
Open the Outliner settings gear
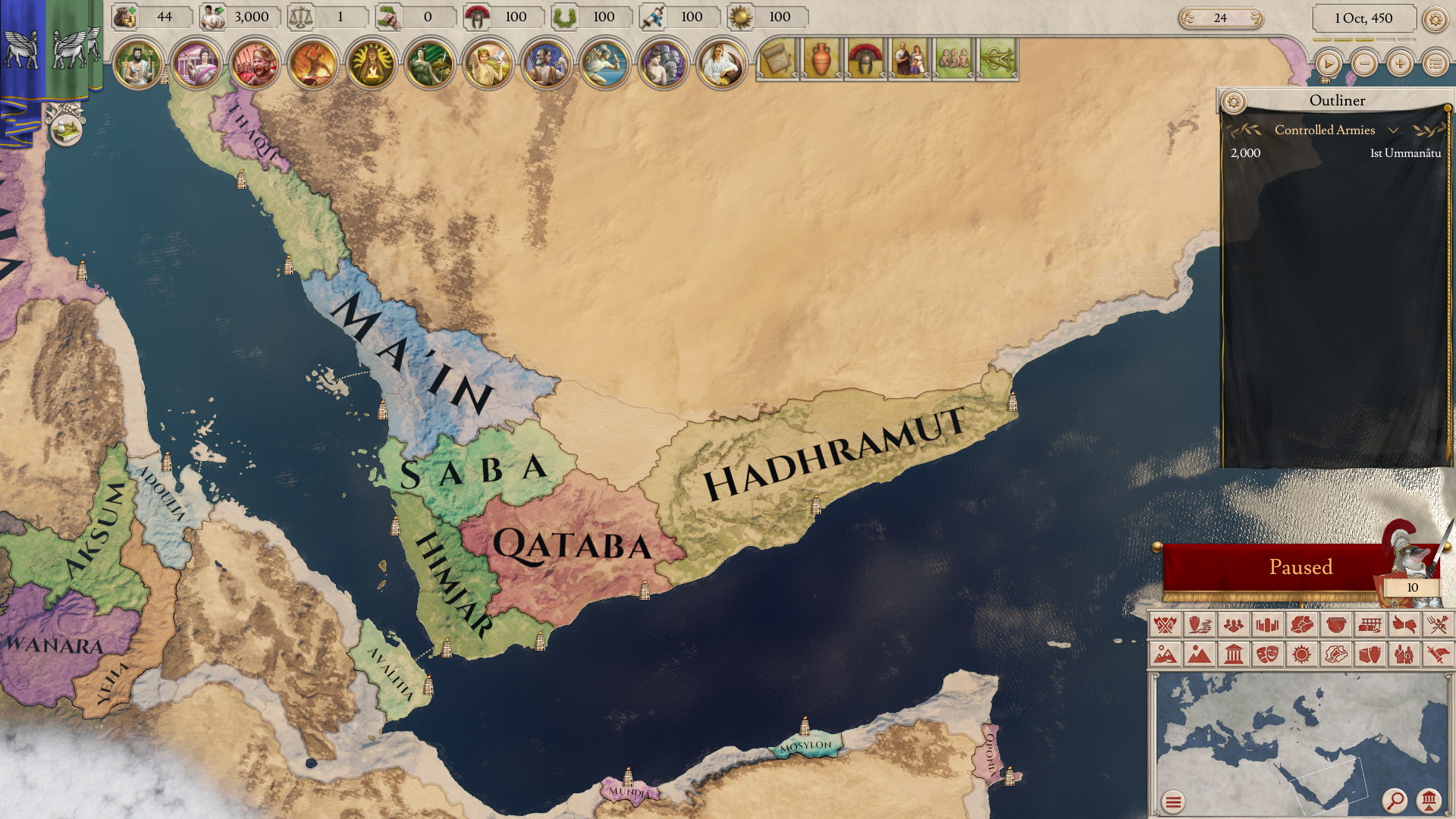[x=1235, y=99]
